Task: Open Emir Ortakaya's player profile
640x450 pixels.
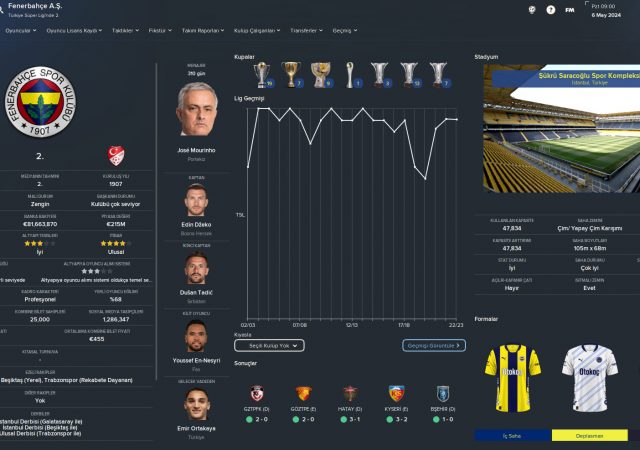Action: [x=196, y=406]
